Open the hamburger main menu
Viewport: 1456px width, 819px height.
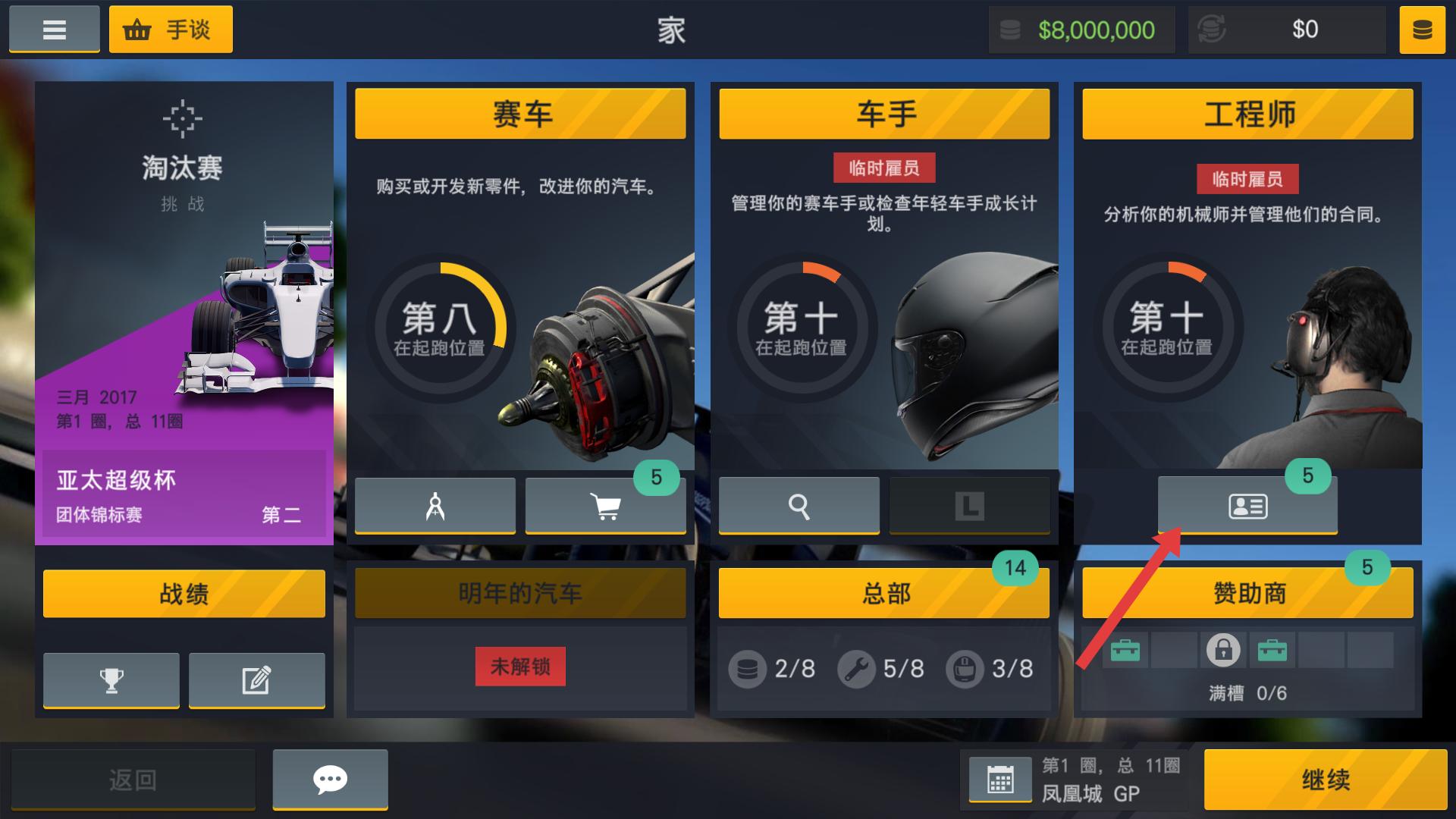[x=54, y=30]
